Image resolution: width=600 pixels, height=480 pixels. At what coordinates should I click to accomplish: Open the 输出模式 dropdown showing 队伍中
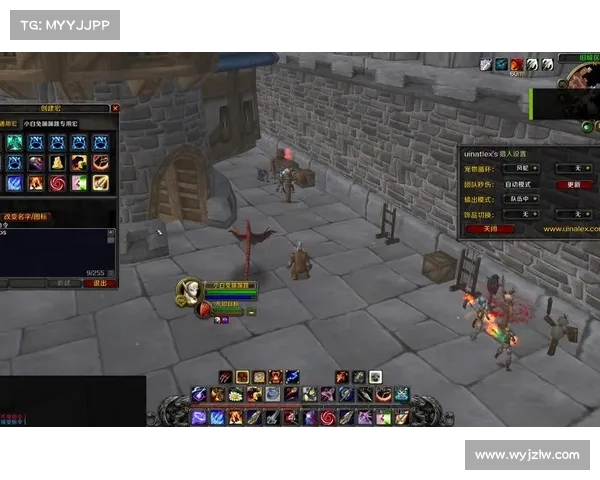click(521, 198)
